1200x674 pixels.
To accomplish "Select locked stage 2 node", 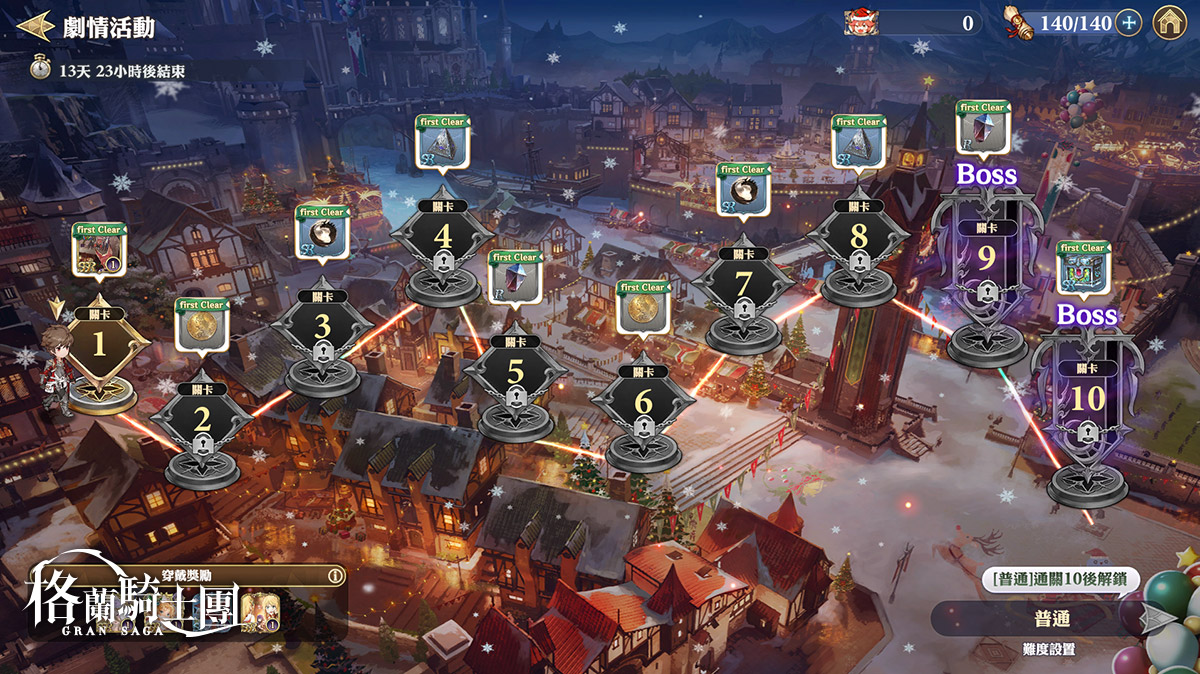I will pyautogui.click(x=203, y=421).
